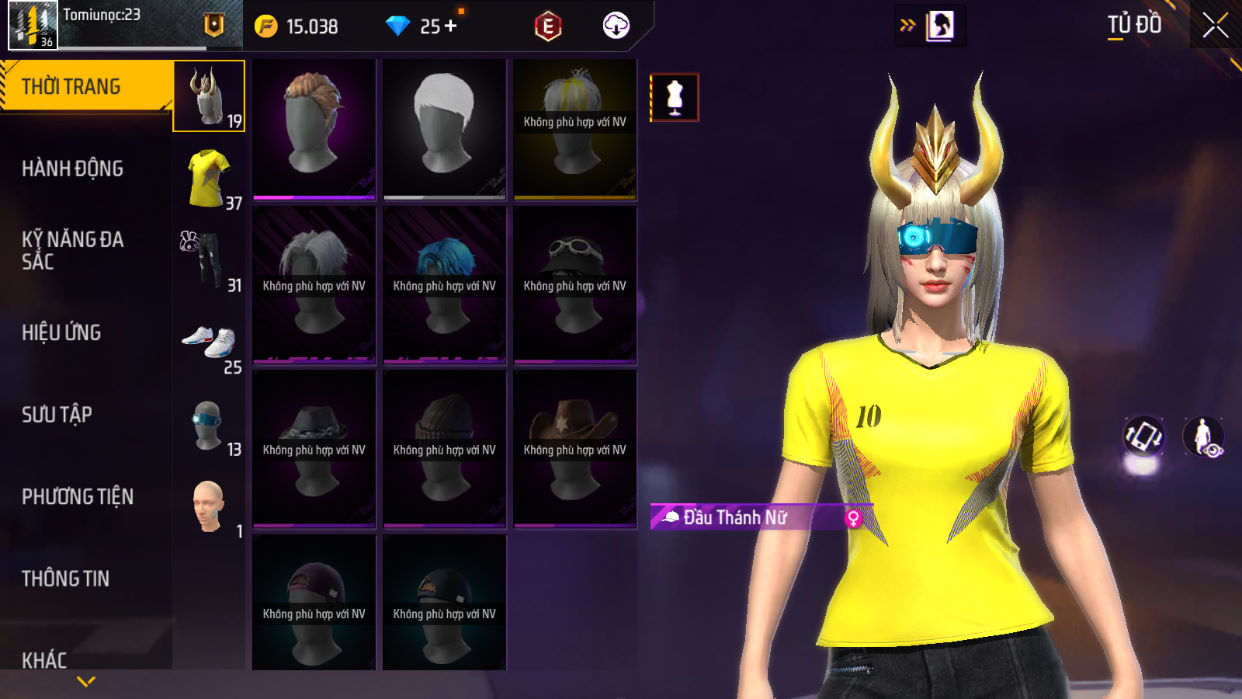Go to the Sưu Tập category

coord(57,415)
